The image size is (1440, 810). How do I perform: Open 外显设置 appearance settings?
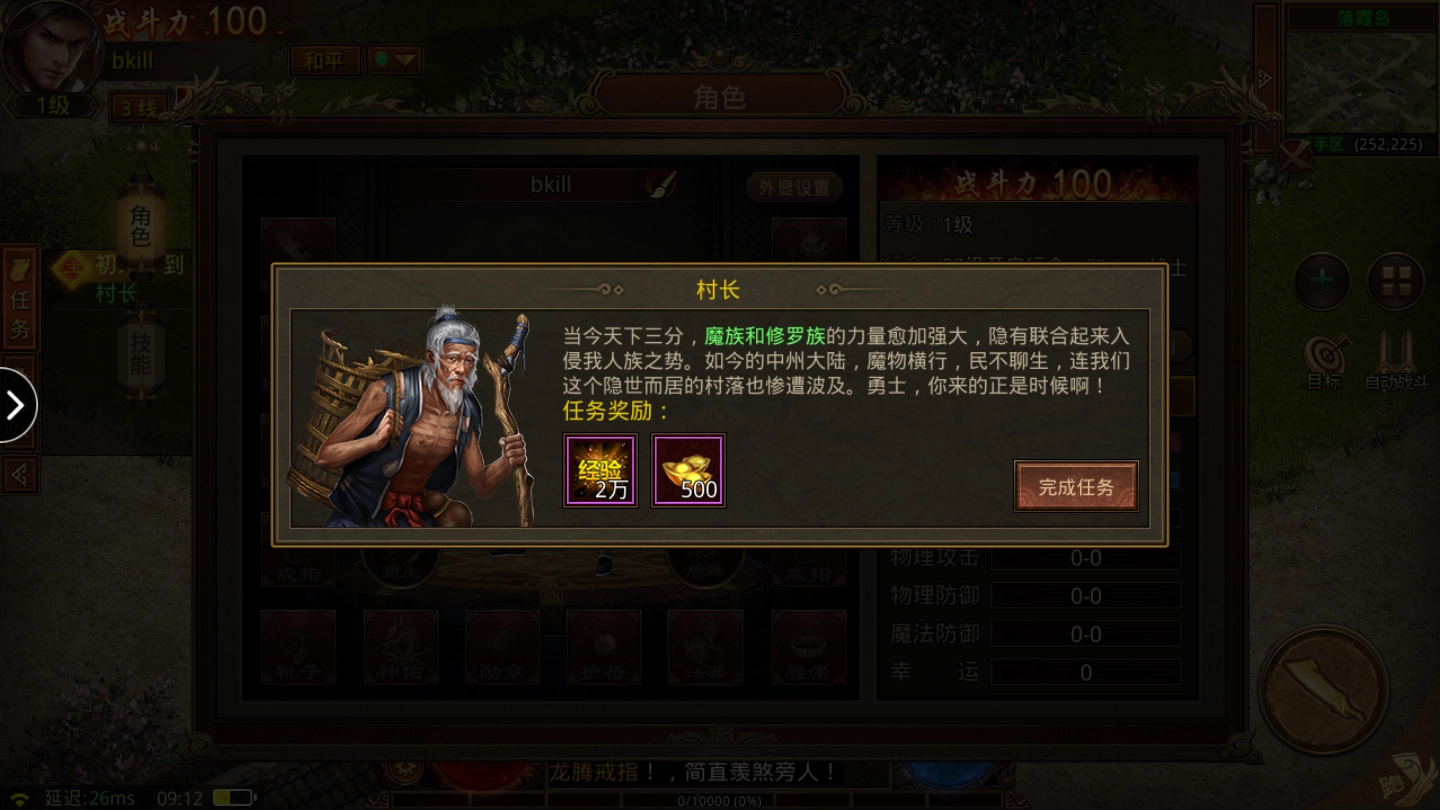[x=792, y=186]
